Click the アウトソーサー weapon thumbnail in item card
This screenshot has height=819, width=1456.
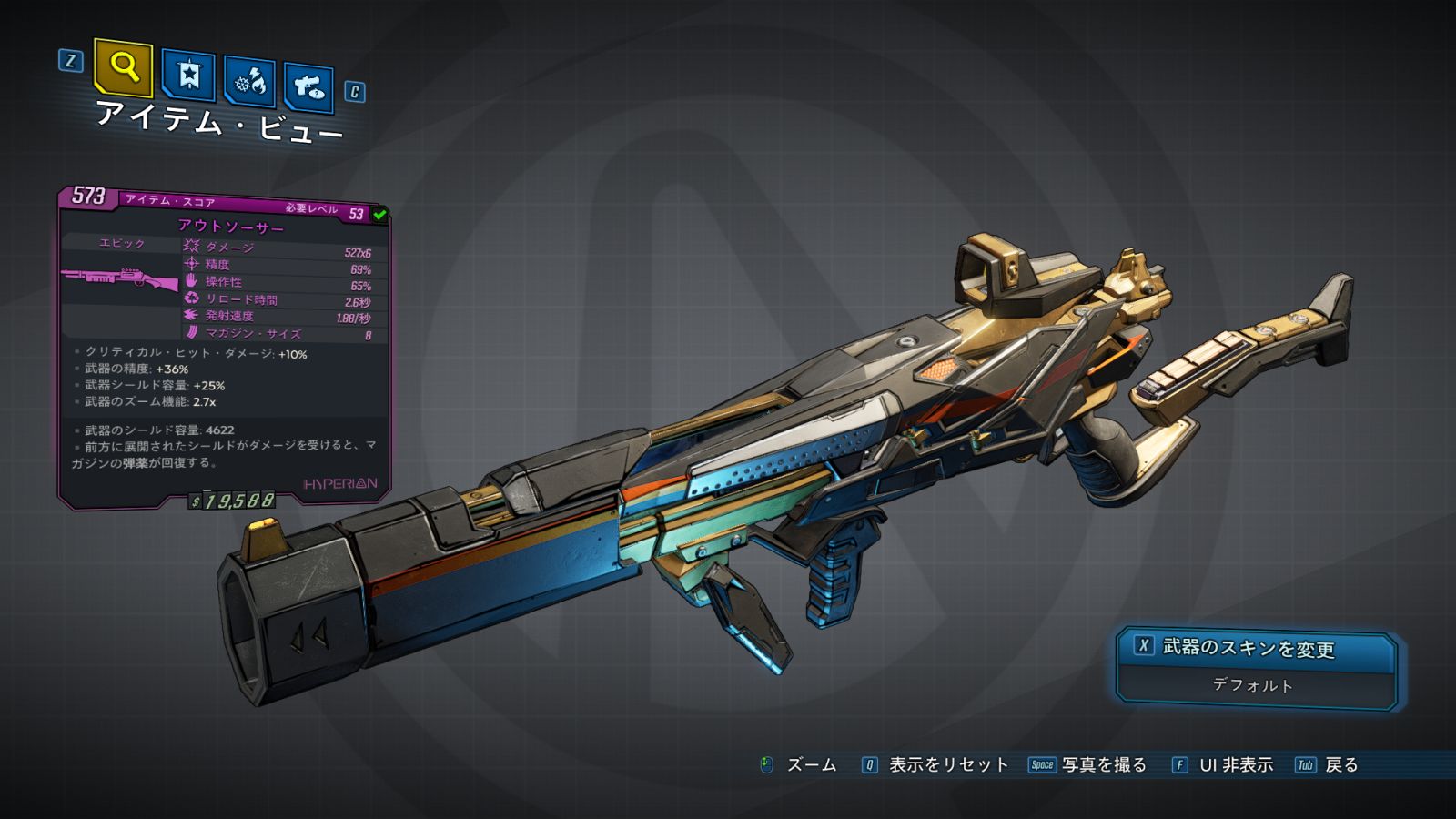click(x=120, y=278)
